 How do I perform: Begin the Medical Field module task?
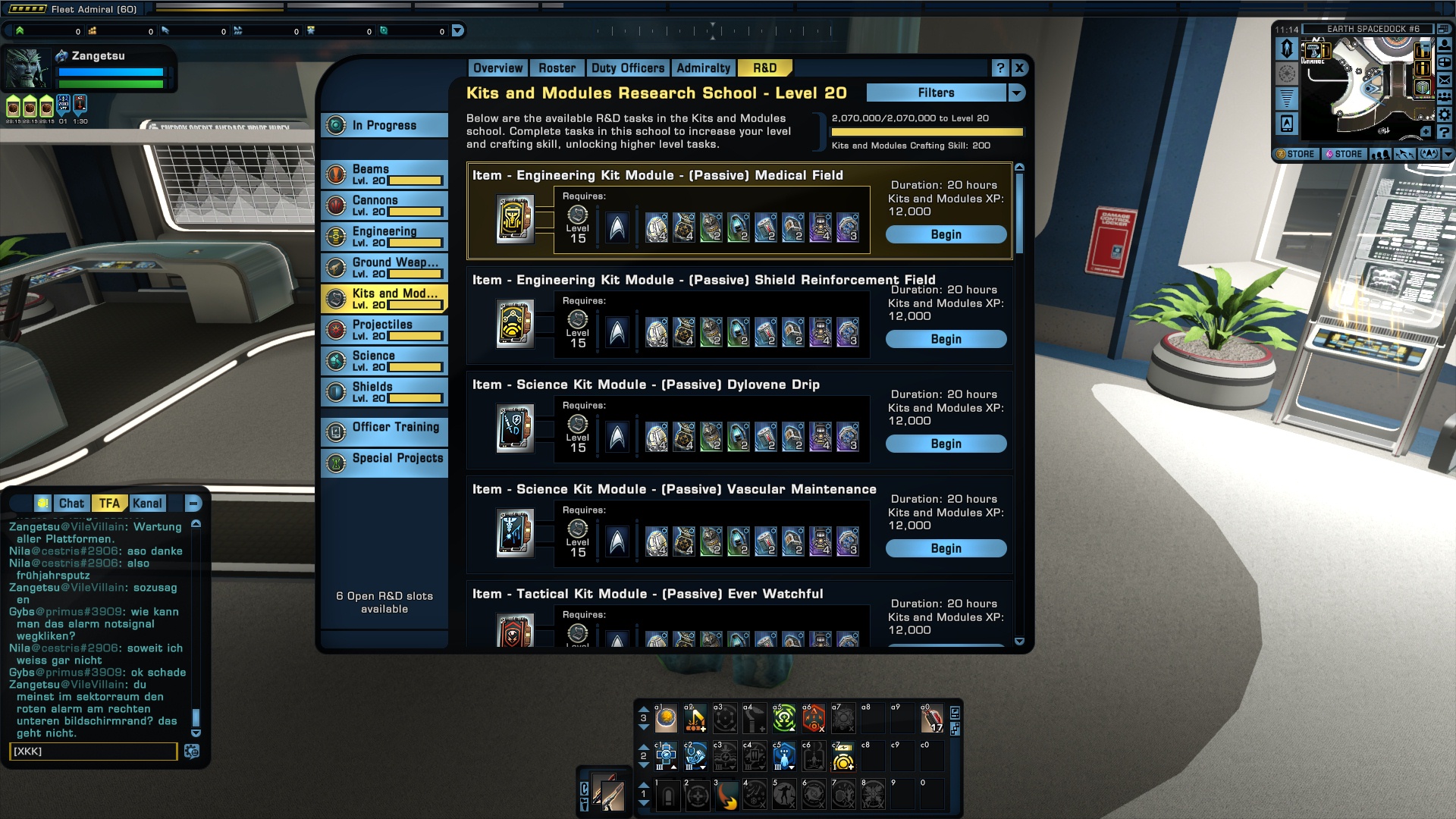coord(946,235)
